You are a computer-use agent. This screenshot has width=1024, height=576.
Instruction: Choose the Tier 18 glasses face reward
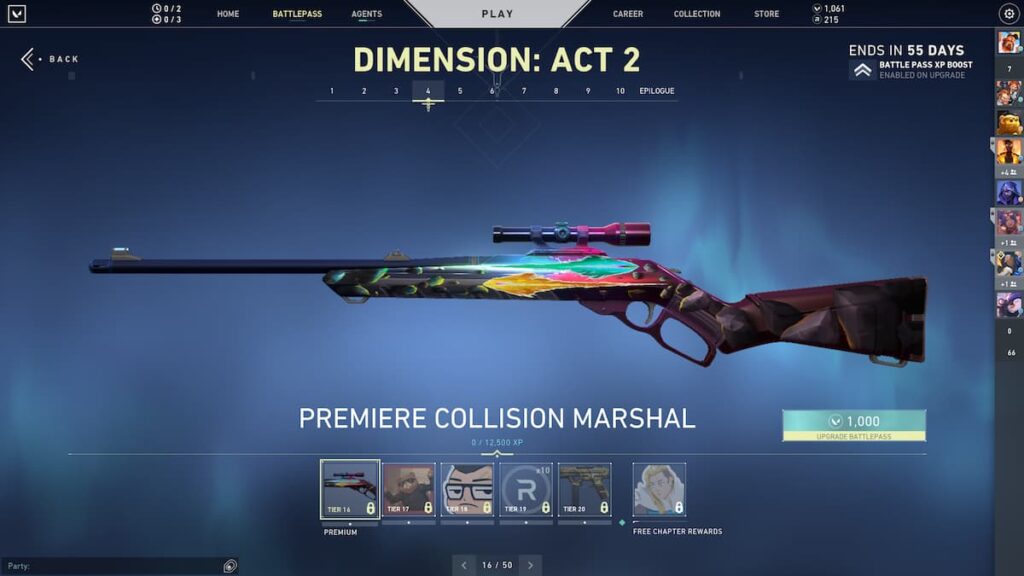point(467,489)
